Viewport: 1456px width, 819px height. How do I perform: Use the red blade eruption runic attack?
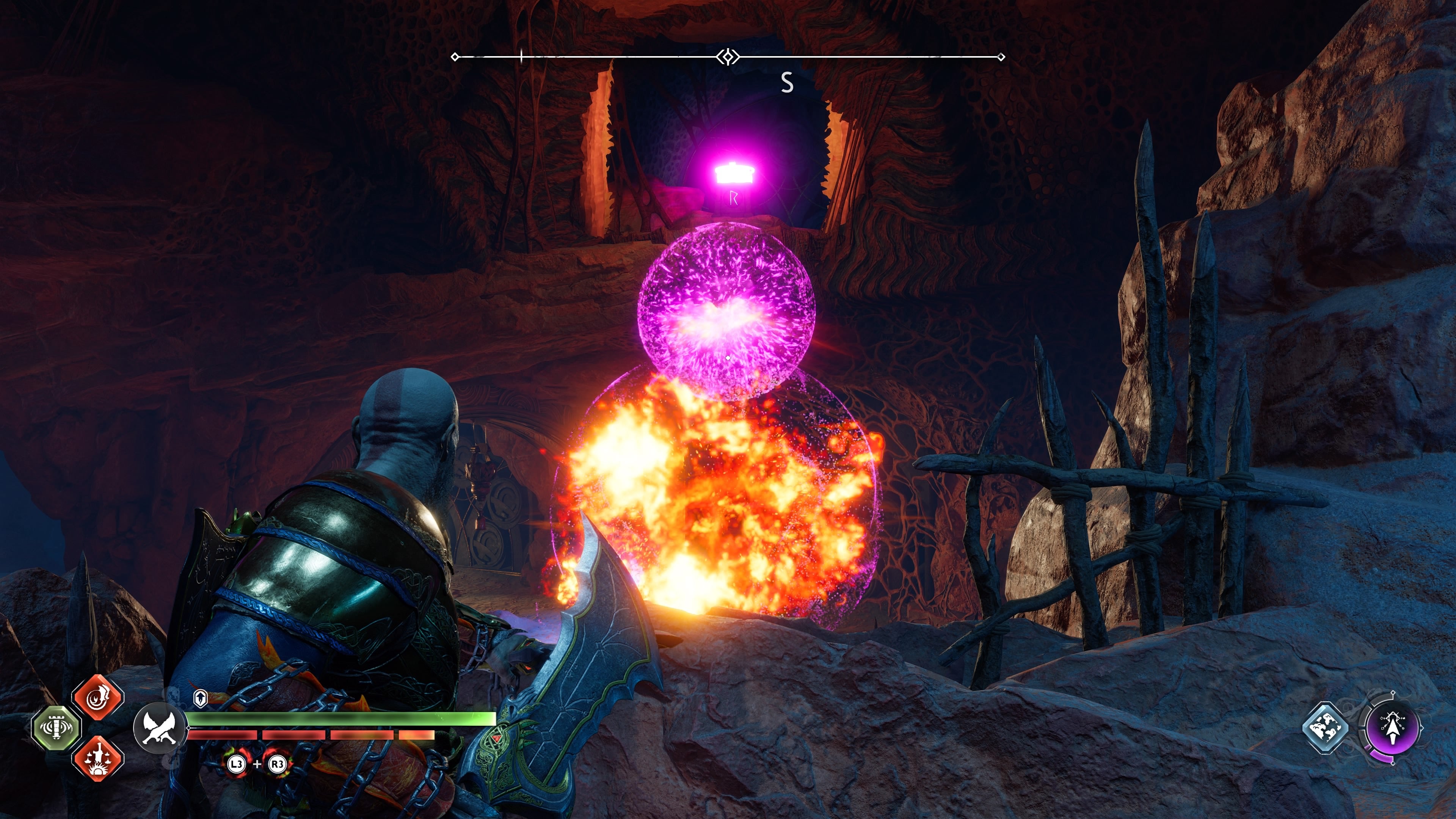coord(98,758)
